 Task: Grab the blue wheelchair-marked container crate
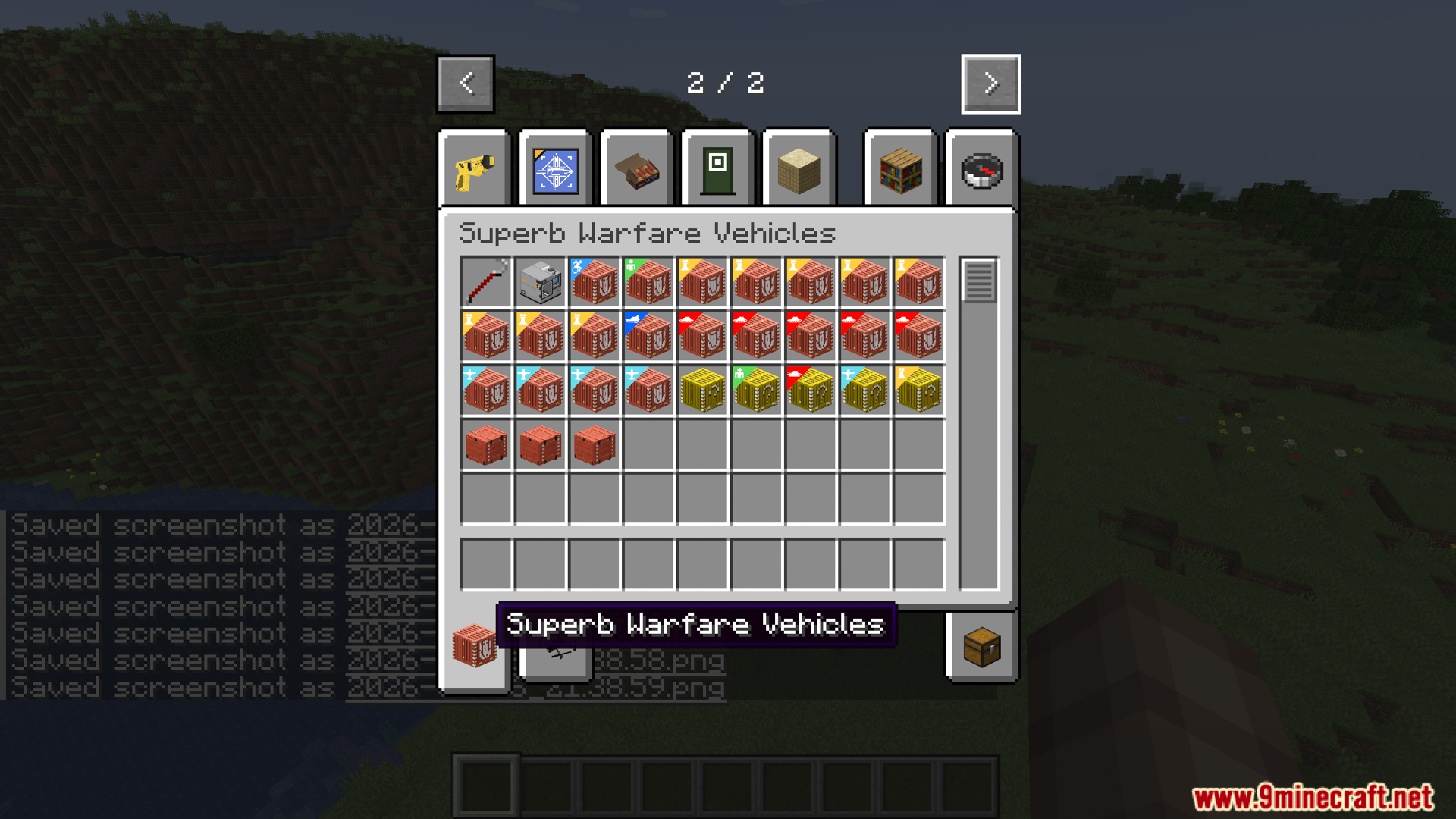pyautogui.click(x=595, y=282)
